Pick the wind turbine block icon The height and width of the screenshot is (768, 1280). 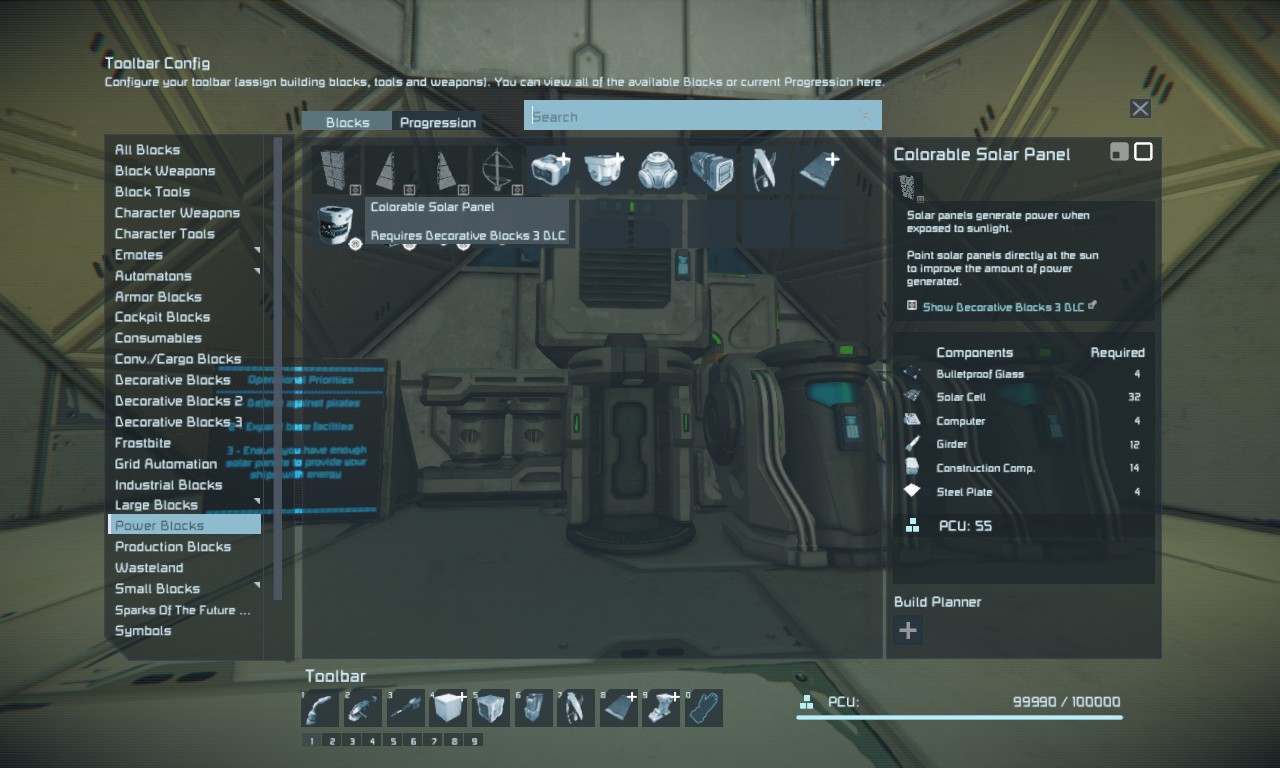point(497,171)
